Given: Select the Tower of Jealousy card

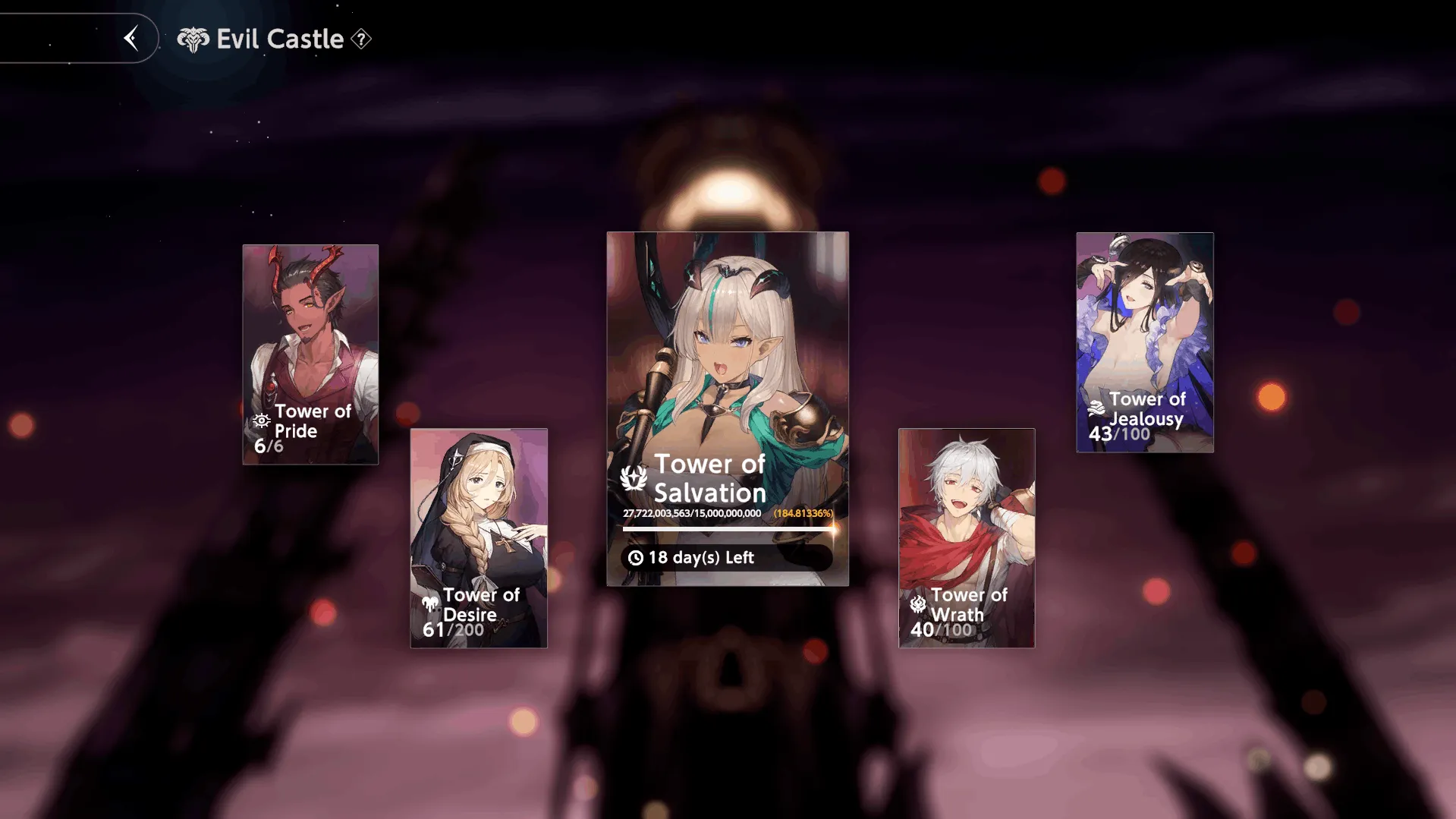Looking at the screenshot, I should click(x=1144, y=342).
